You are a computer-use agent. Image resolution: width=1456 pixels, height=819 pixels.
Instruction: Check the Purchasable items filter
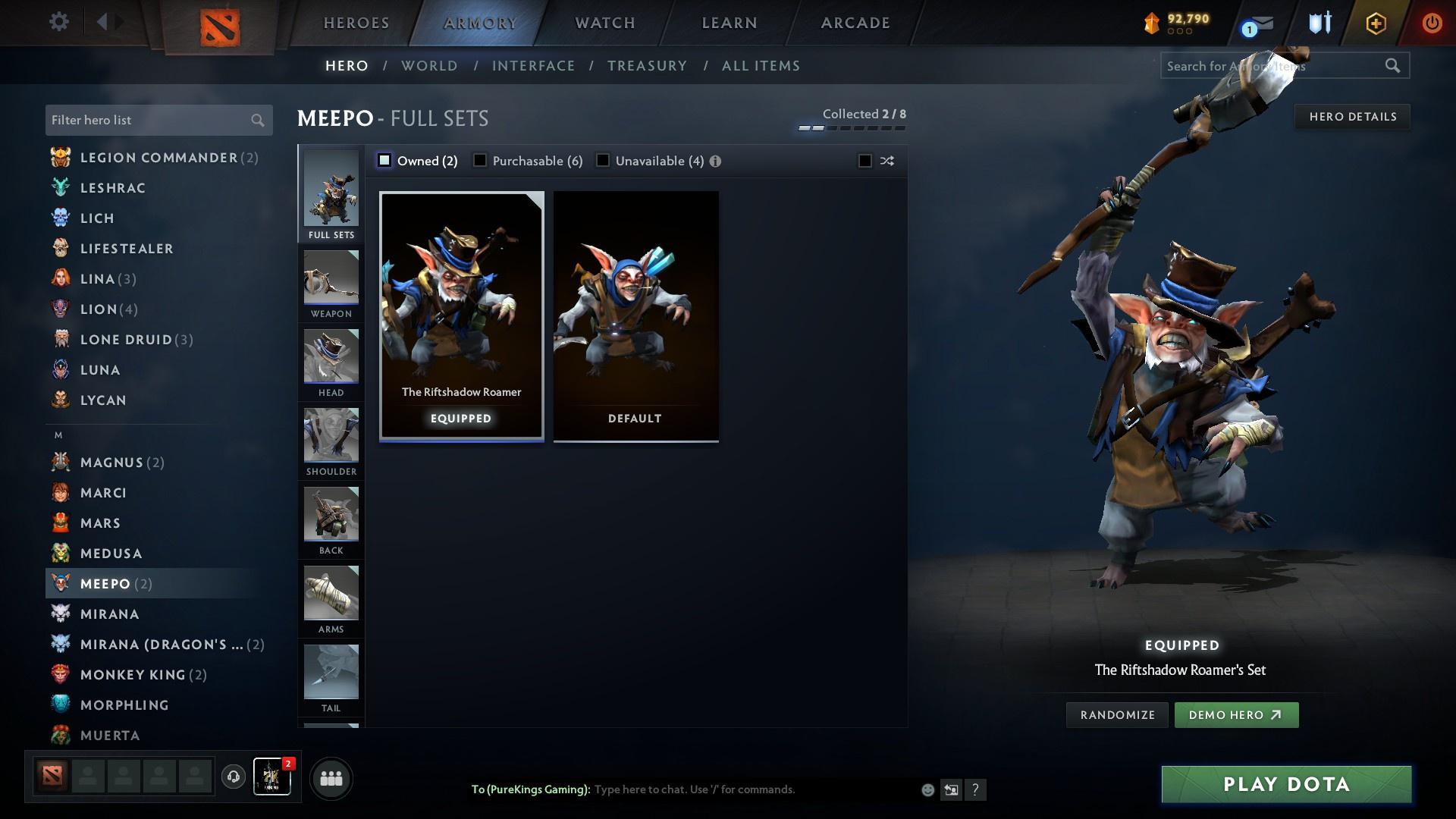(x=480, y=161)
